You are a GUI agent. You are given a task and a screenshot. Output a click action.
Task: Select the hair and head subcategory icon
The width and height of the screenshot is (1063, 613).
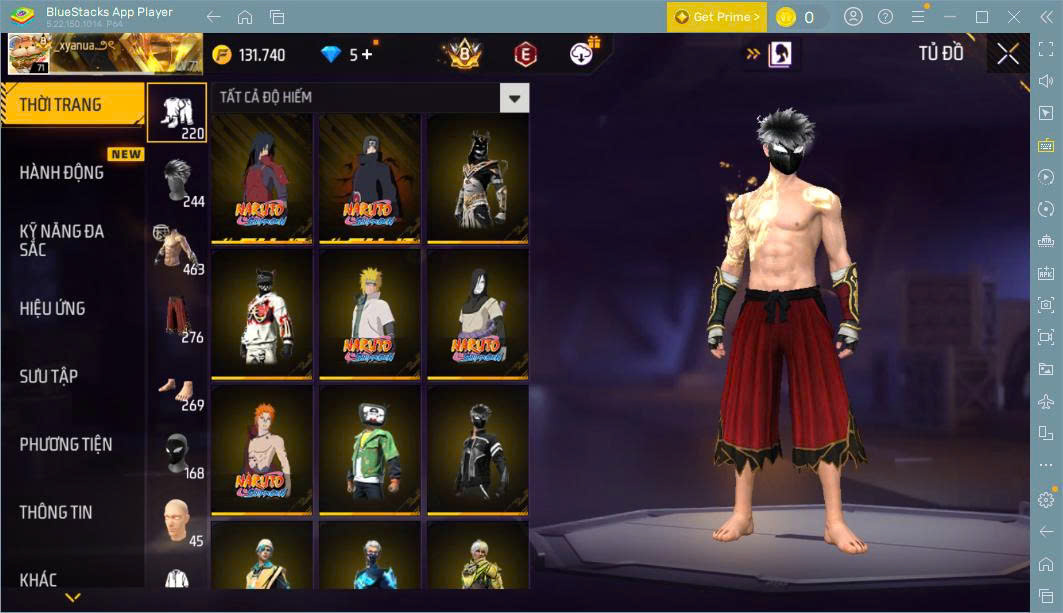(177, 180)
